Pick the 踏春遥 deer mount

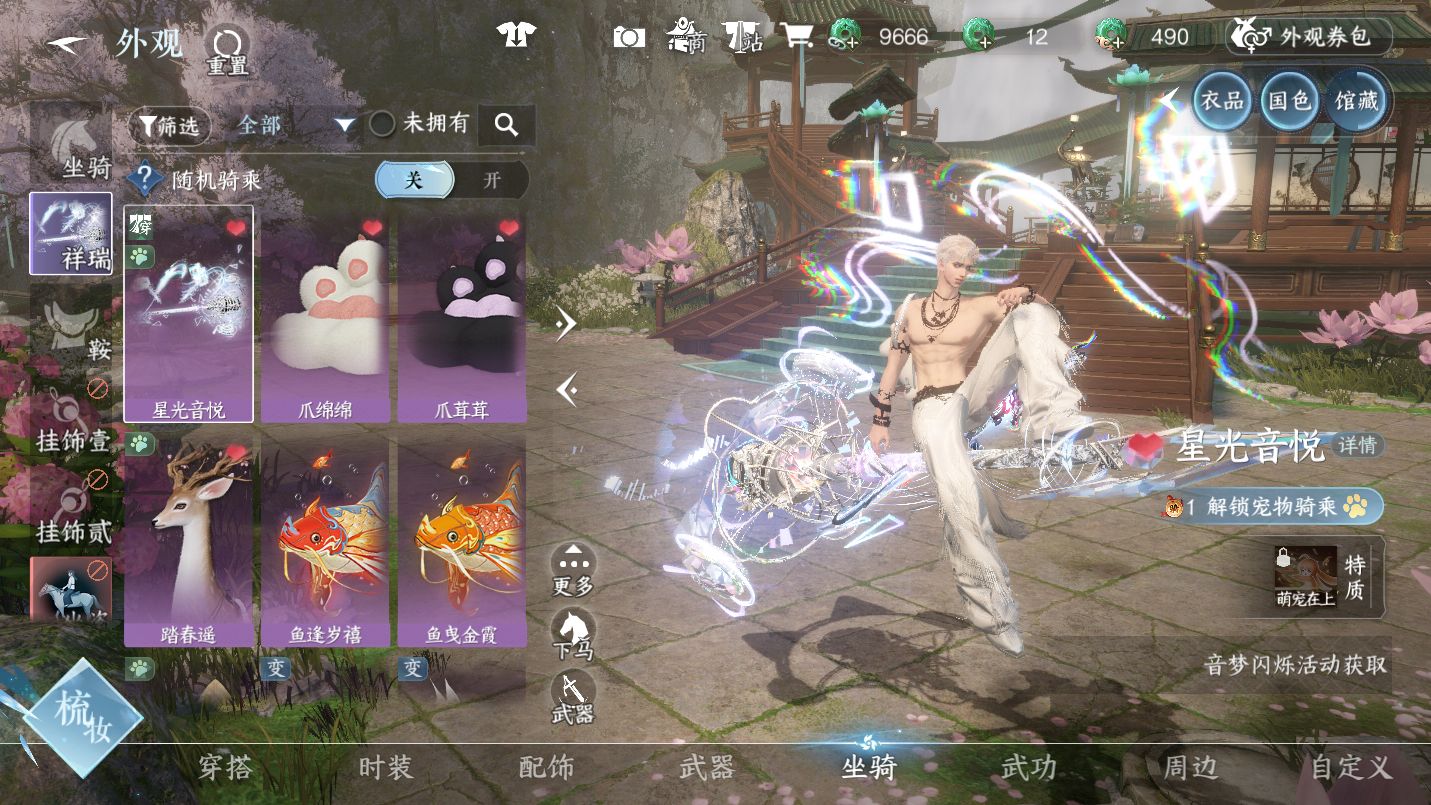189,540
